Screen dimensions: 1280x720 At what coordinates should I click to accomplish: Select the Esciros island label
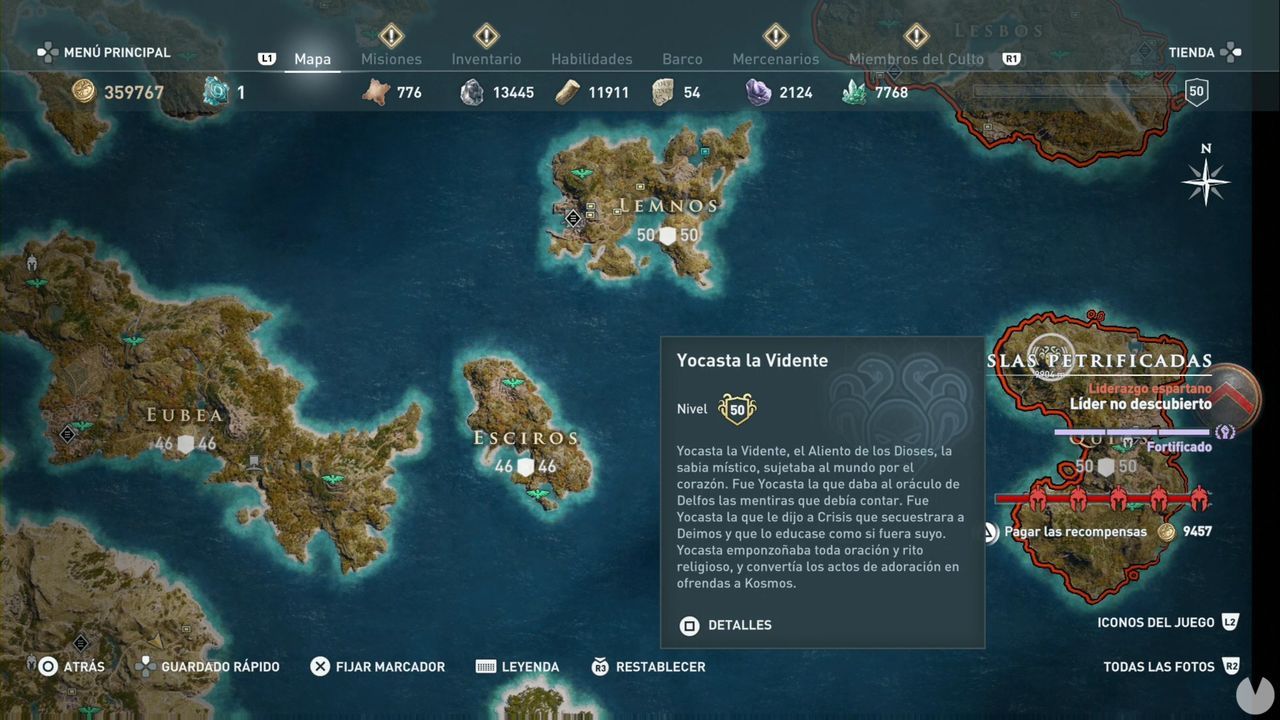pos(526,438)
